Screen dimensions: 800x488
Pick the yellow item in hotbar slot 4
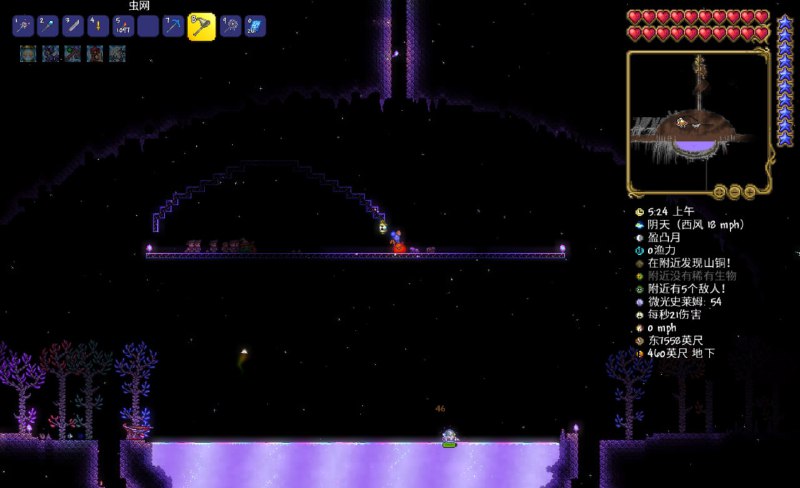[x=98, y=27]
